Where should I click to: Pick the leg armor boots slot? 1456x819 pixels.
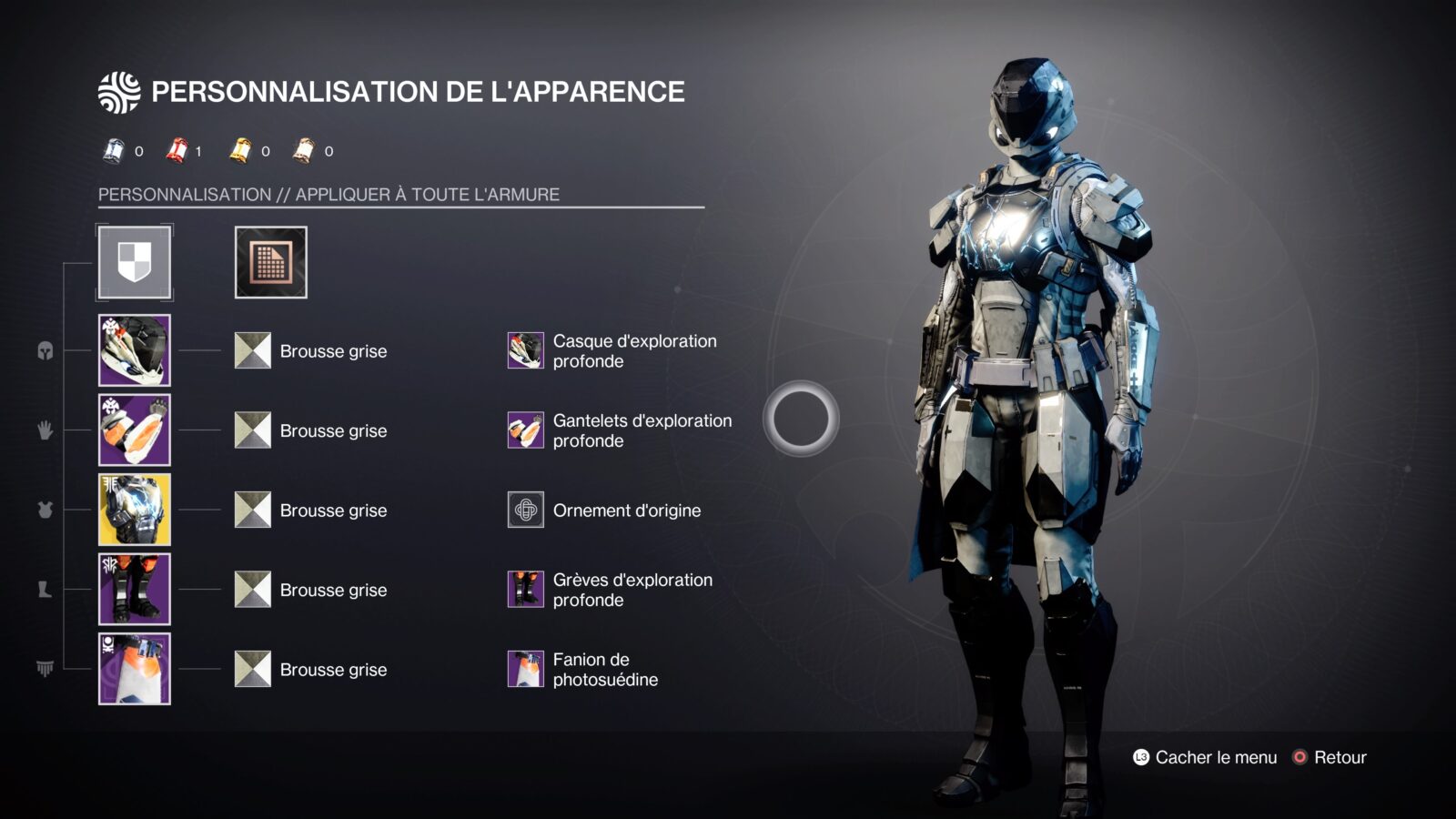pyautogui.click(x=135, y=589)
